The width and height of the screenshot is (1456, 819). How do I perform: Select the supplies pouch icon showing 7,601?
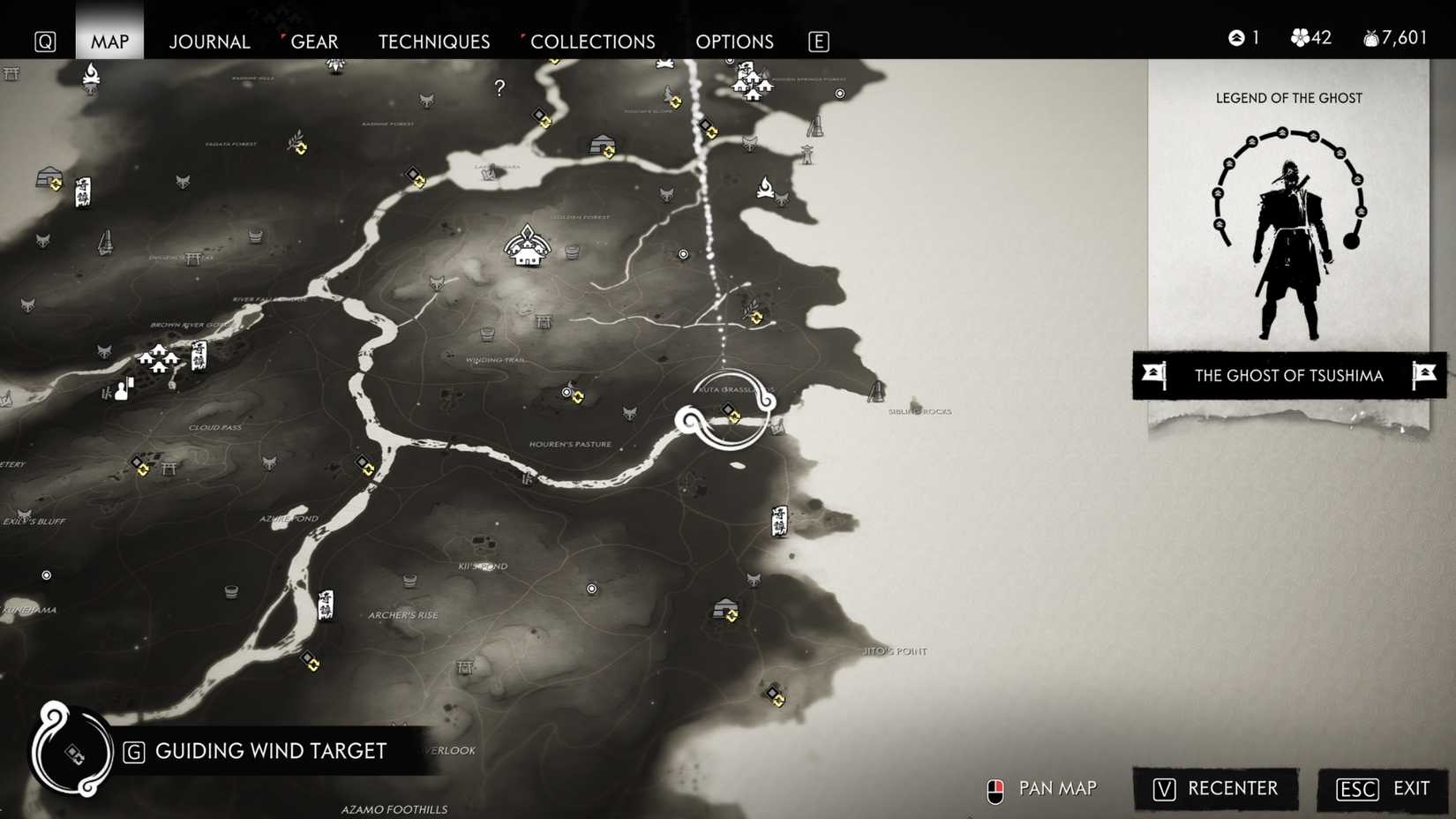click(1370, 37)
